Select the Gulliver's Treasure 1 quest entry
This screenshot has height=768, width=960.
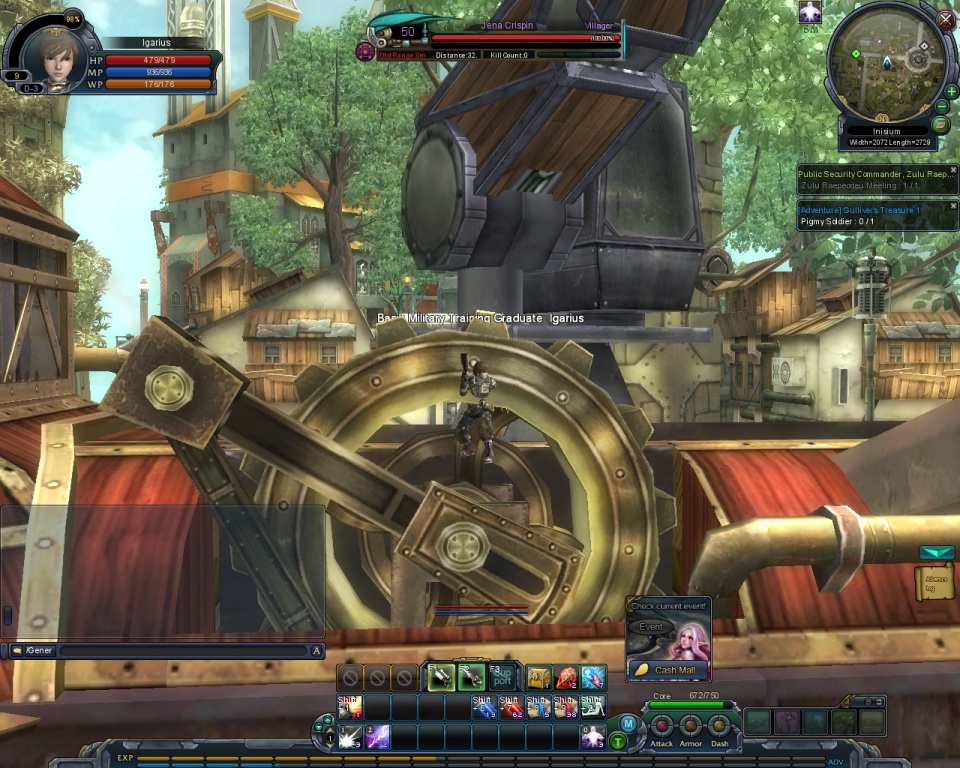pos(860,210)
